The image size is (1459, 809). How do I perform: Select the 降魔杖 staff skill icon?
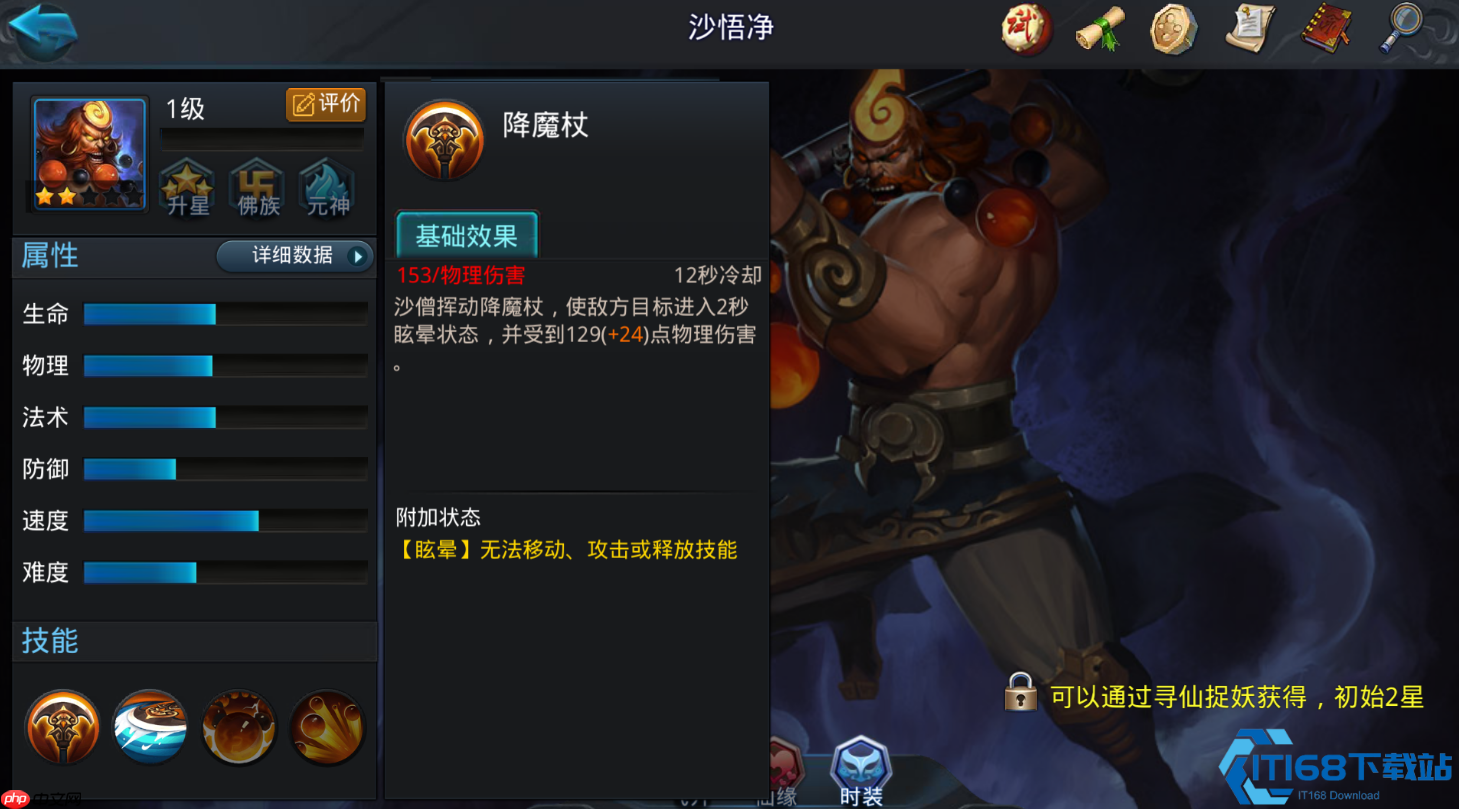[x=62, y=727]
